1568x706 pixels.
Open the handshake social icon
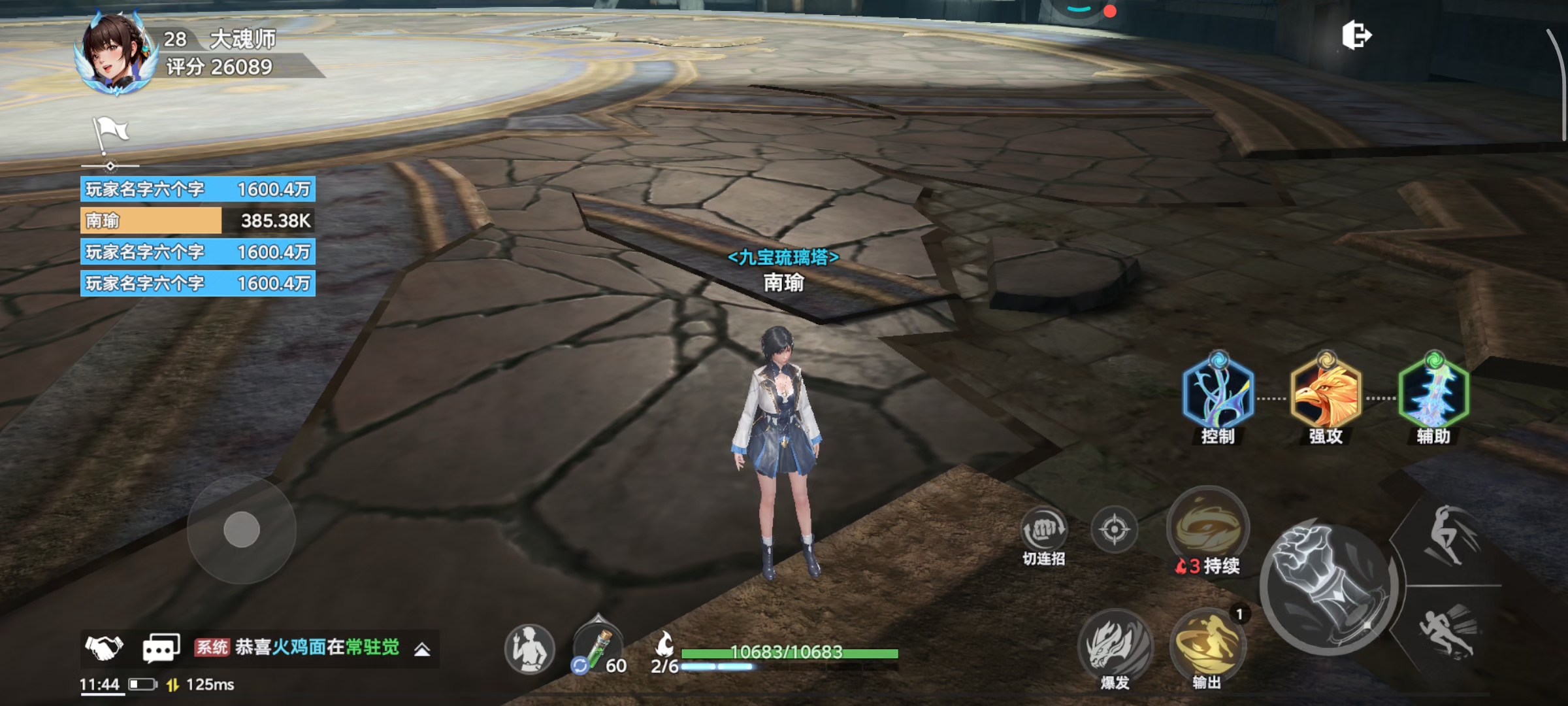[x=104, y=648]
